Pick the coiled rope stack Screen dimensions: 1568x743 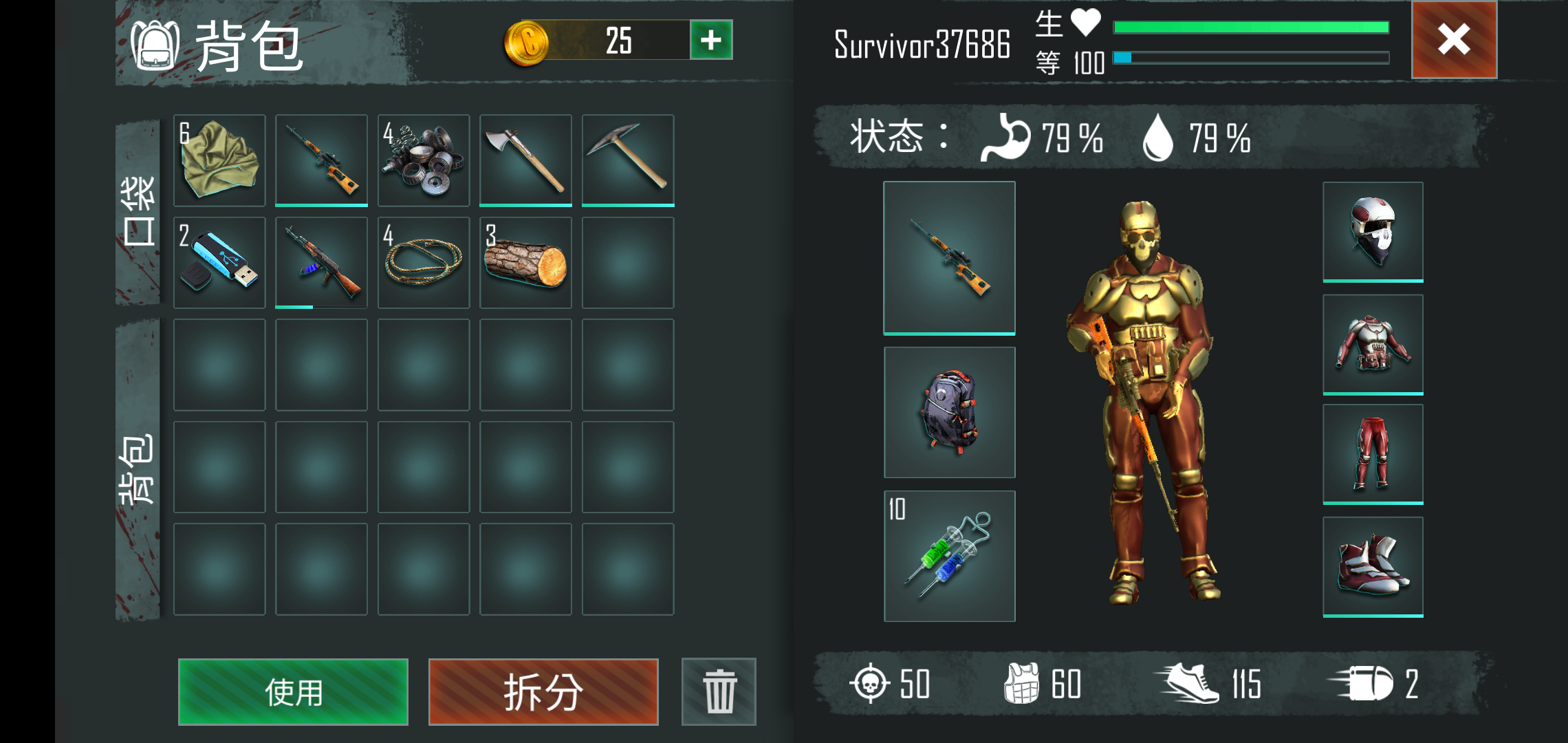coord(424,263)
